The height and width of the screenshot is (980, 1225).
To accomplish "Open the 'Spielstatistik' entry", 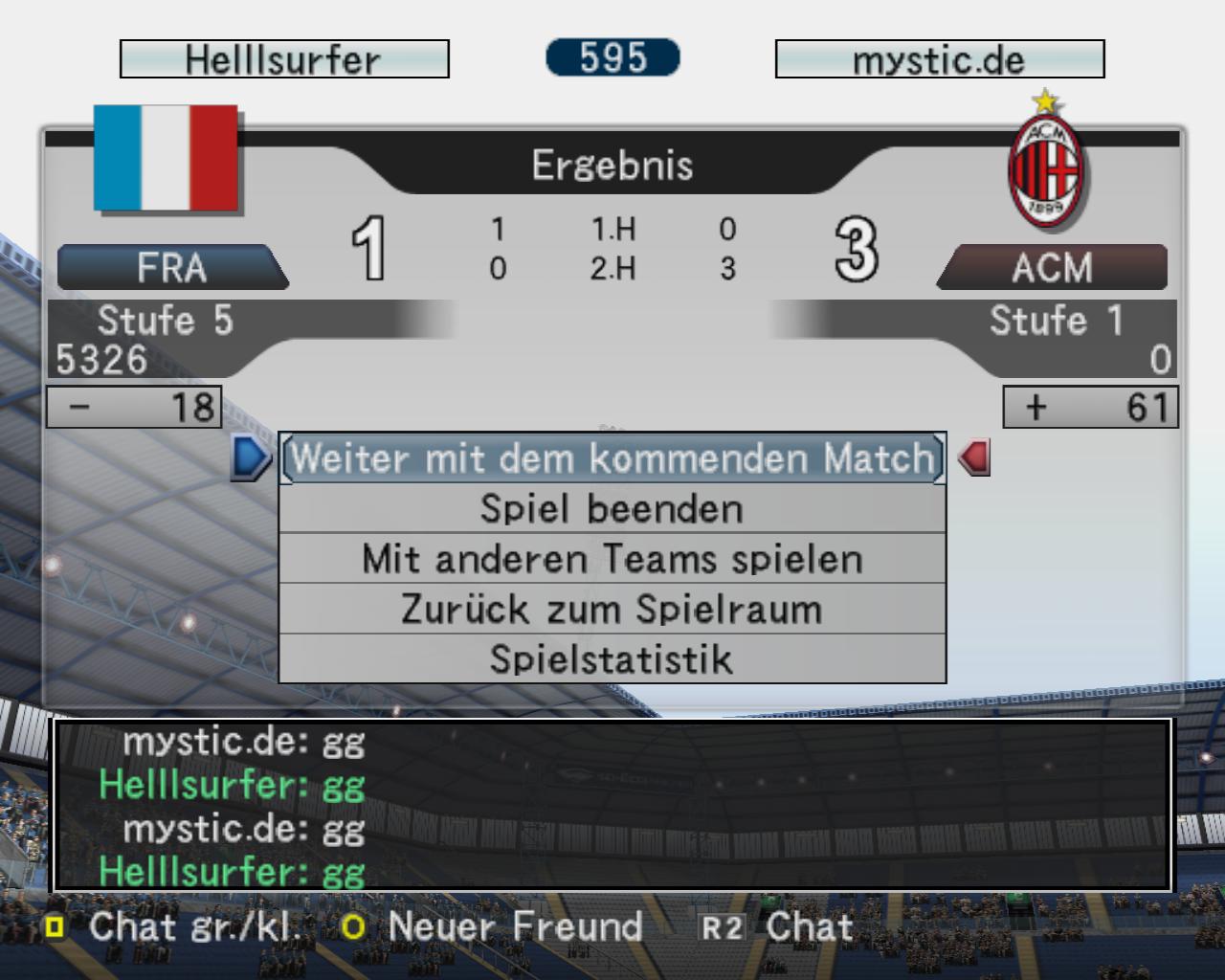I will [612, 659].
